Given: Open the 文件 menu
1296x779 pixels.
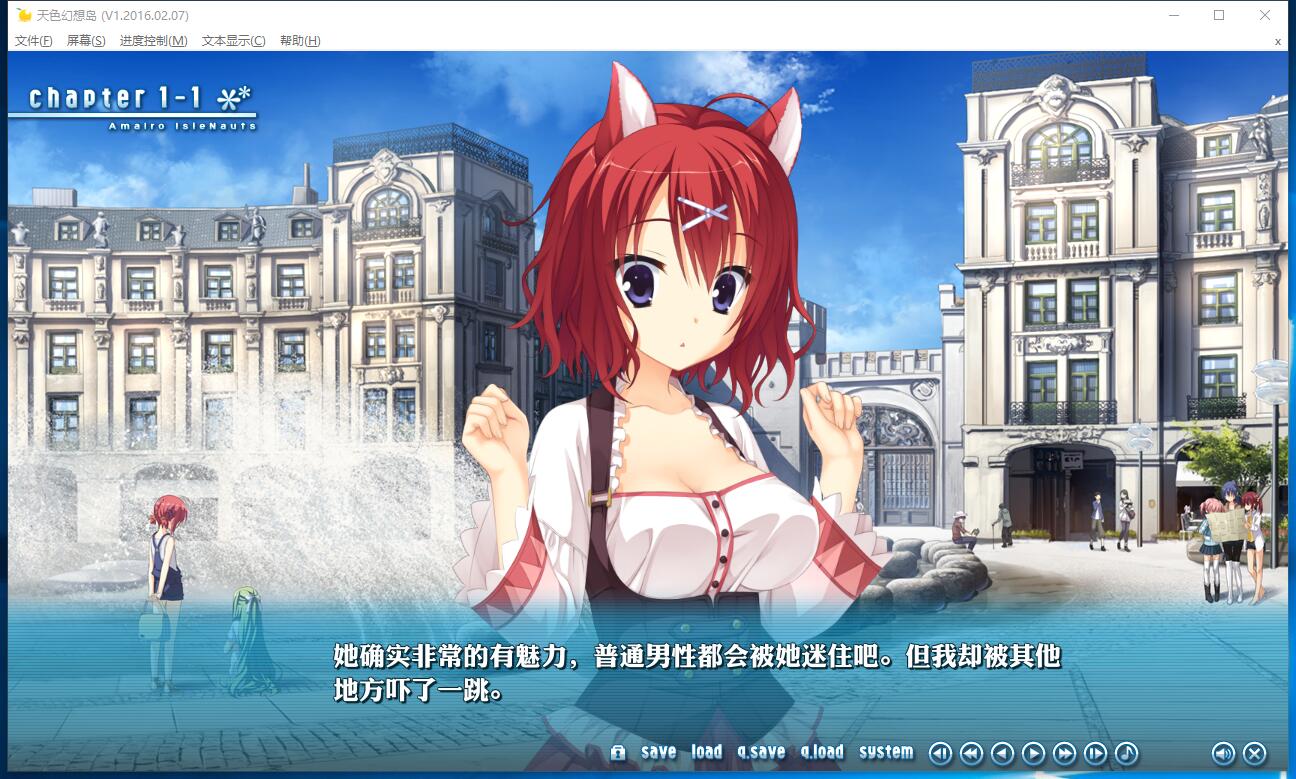Looking at the screenshot, I should tap(32, 41).
